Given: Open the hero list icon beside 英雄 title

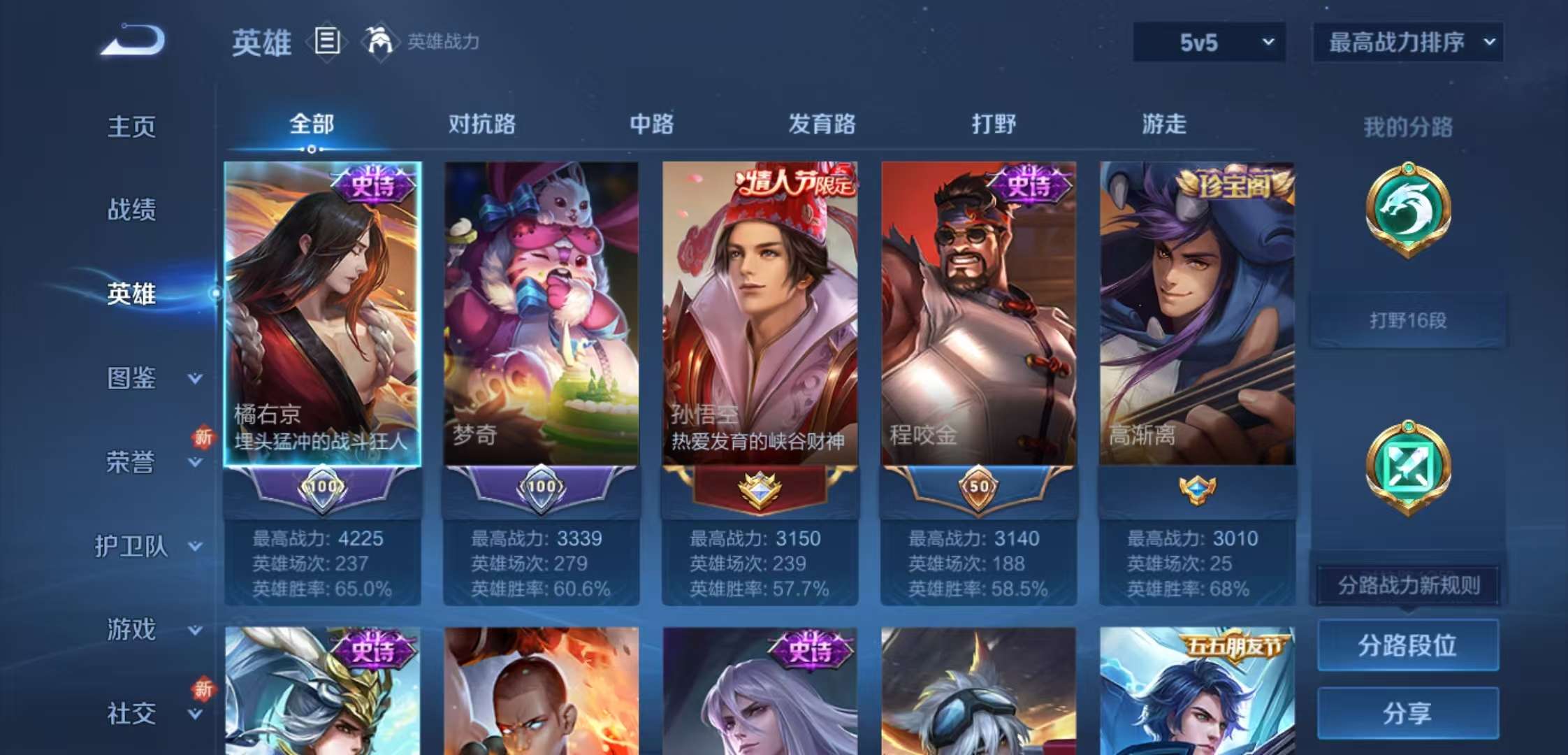Looking at the screenshot, I should click(x=326, y=42).
